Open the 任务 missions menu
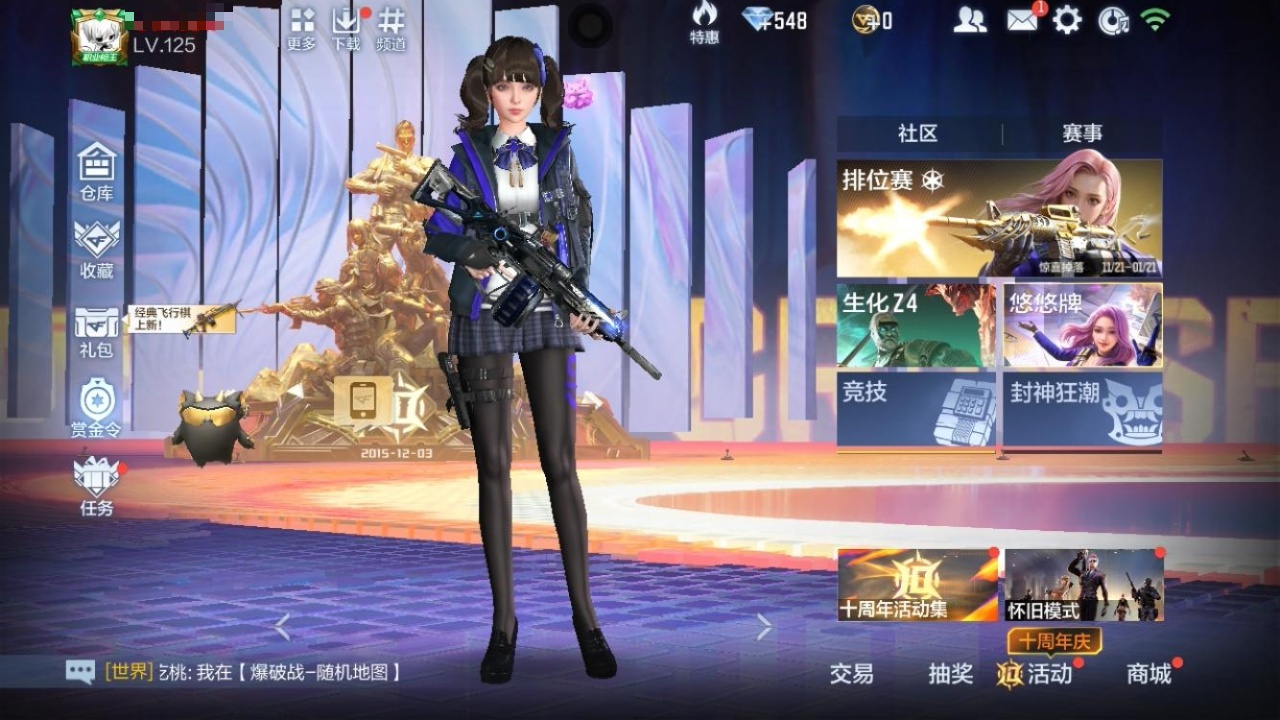This screenshot has height=720, width=1280. (x=97, y=486)
